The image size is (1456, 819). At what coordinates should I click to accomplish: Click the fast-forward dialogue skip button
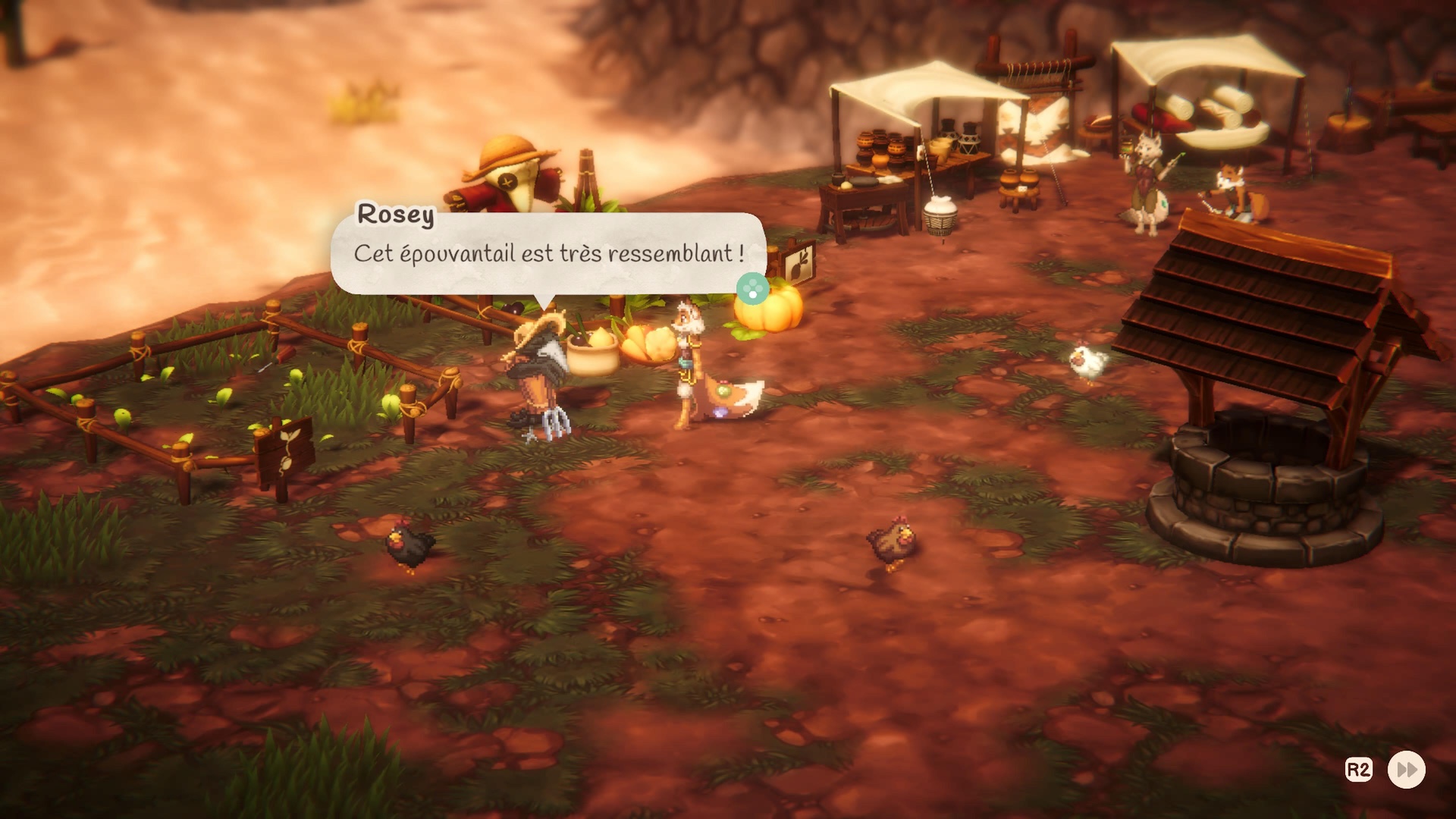1406,770
